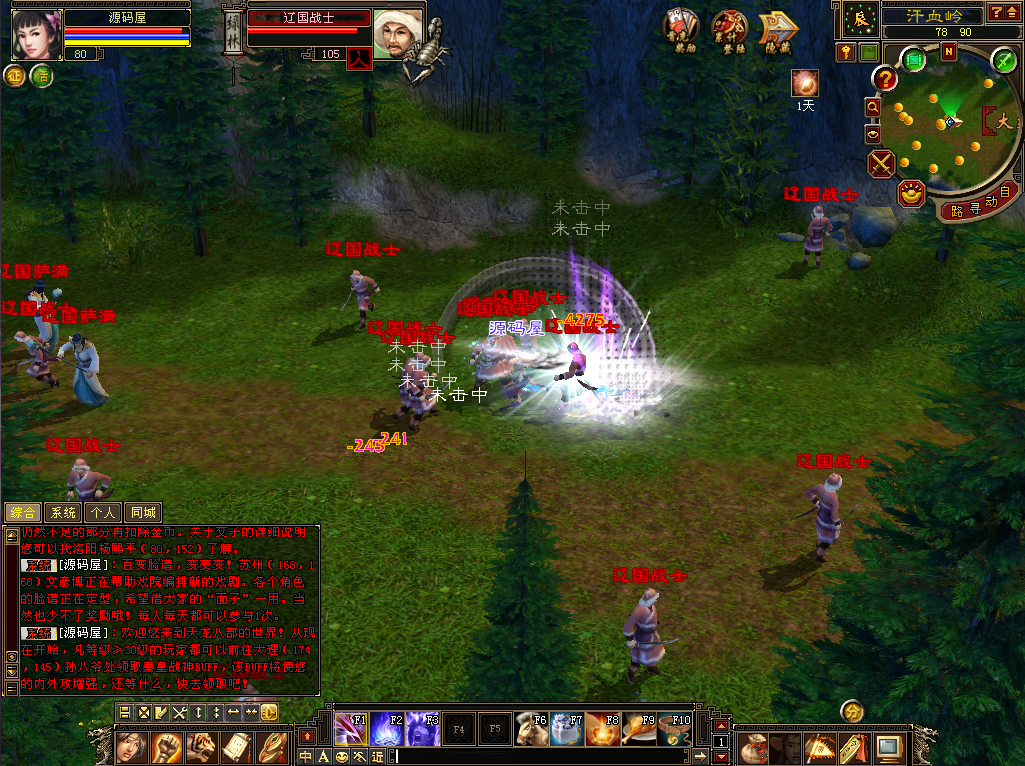Select the 同城 chat tab

pos(144,513)
